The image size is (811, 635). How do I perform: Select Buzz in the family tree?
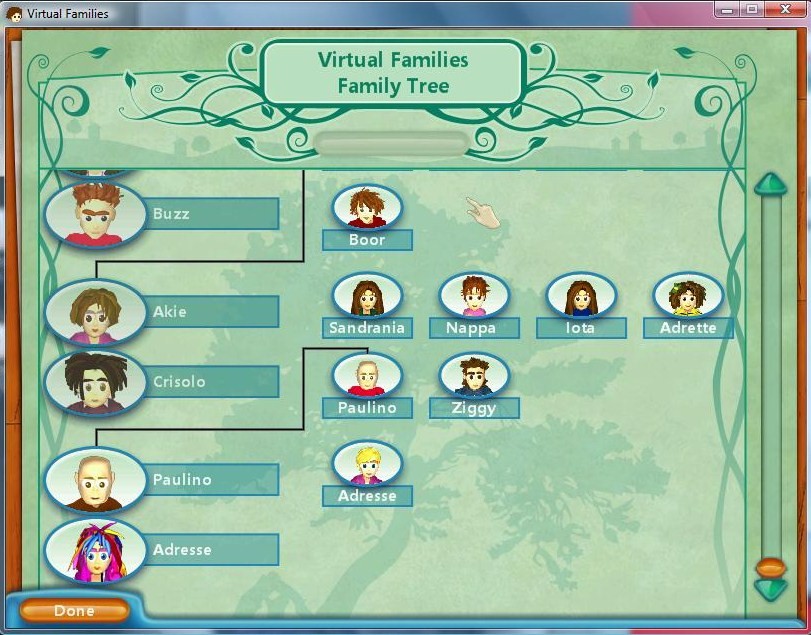click(x=96, y=213)
